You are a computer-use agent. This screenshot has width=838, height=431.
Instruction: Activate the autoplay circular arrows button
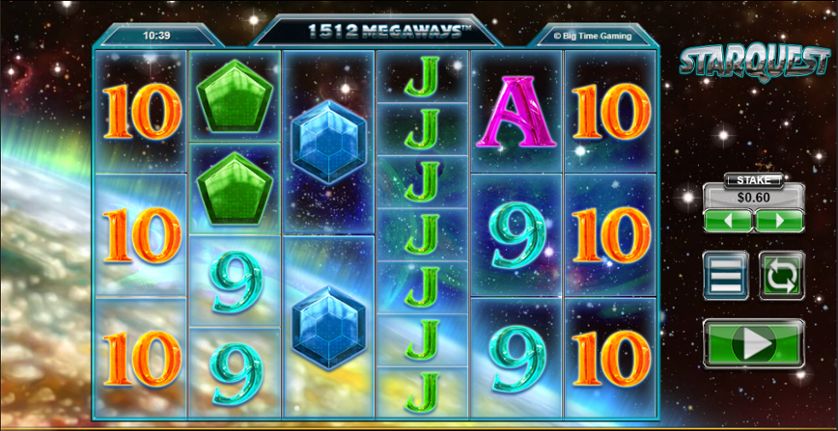point(780,276)
